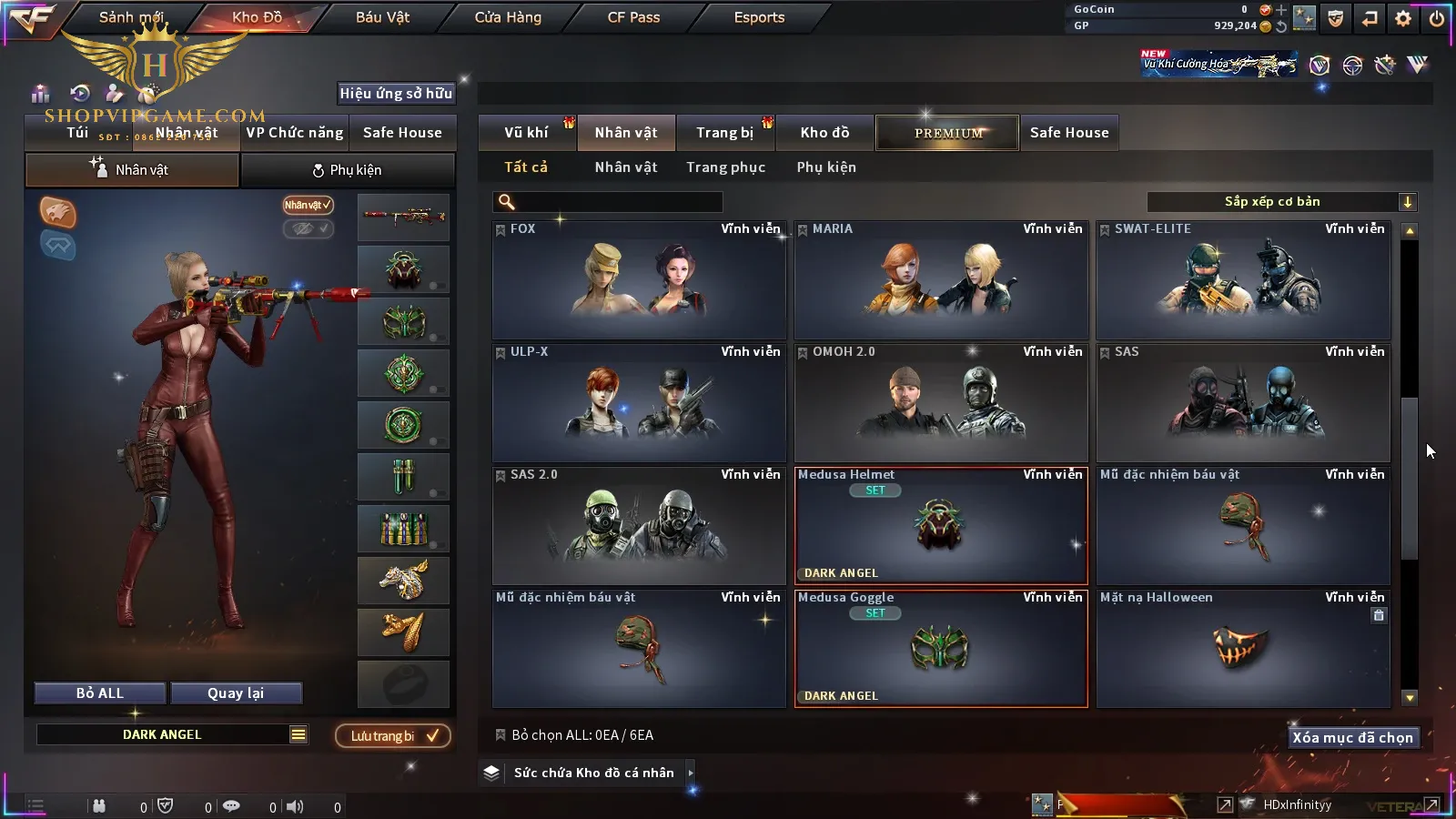Click the Bỏ ALL button
Screen dimensions: 1456x819
tap(100, 693)
